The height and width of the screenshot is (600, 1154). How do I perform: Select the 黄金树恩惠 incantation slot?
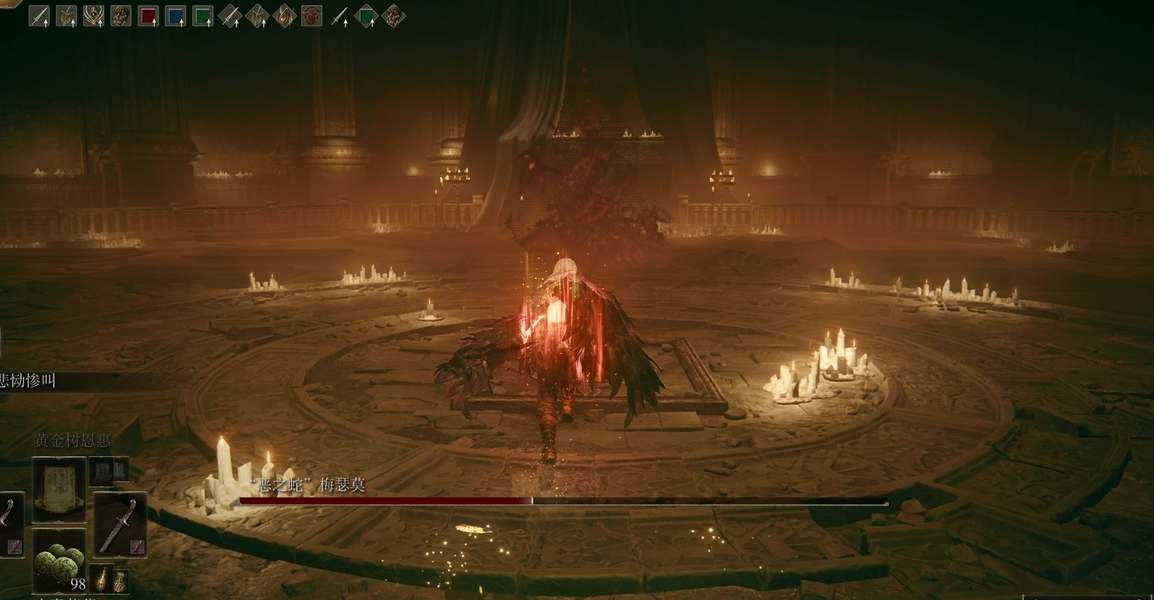coord(59,490)
